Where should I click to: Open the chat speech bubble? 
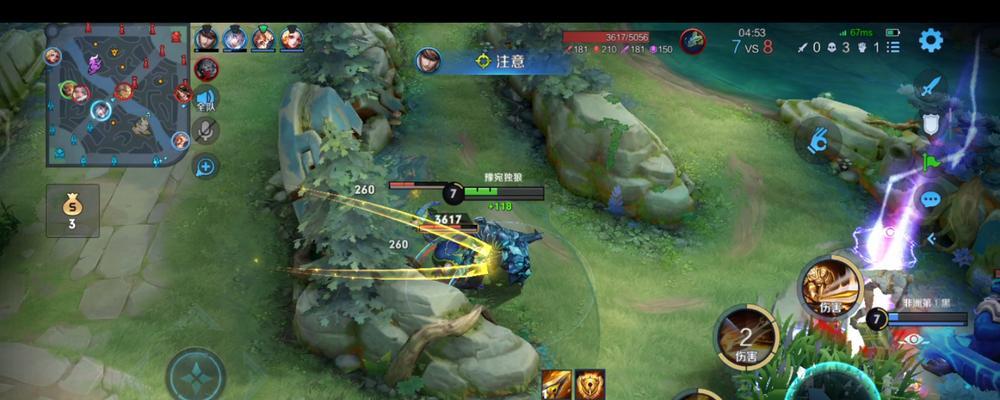click(931, 200)
